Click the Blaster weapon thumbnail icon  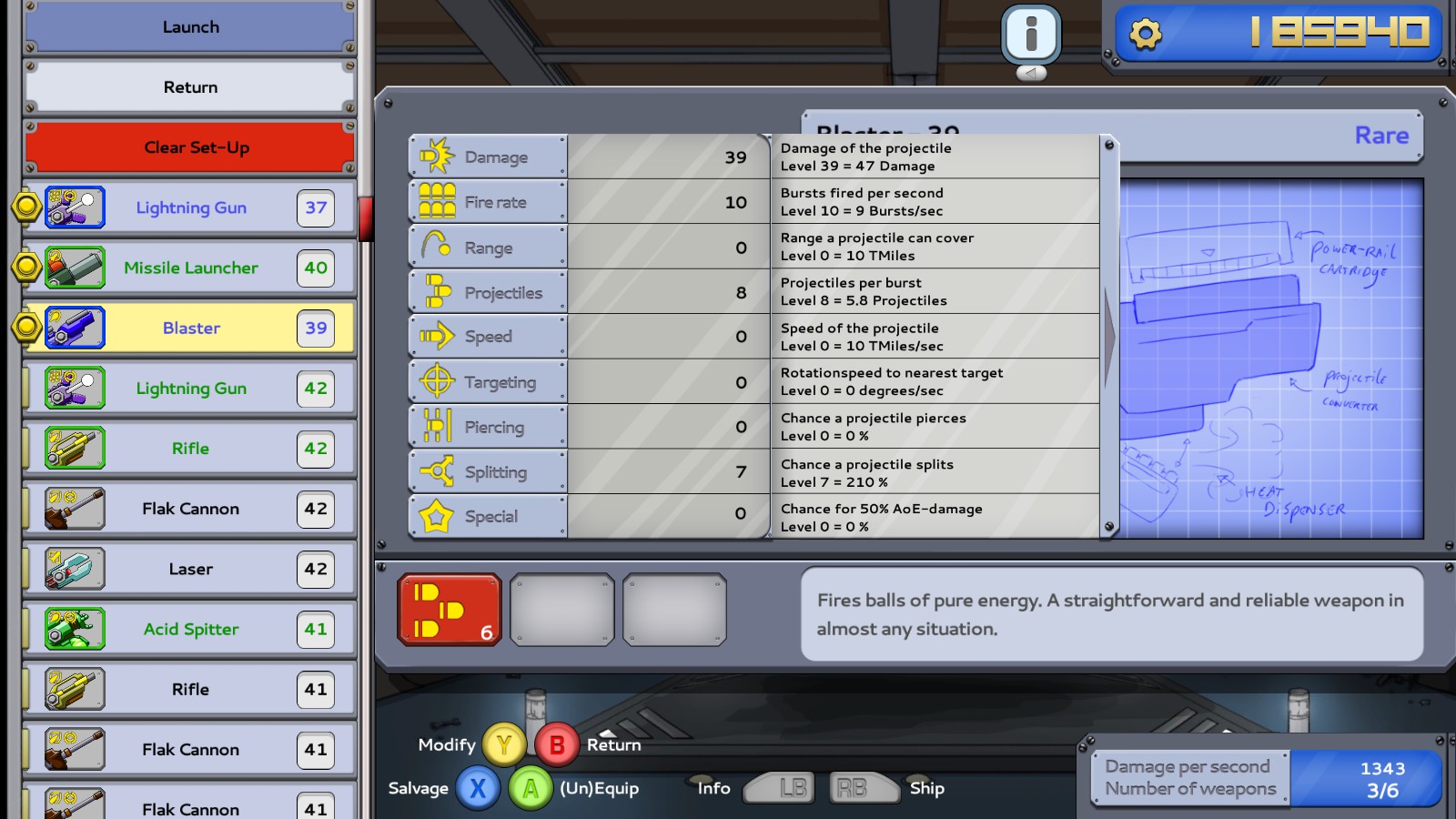pyautogui.click(x=73, y=328)
